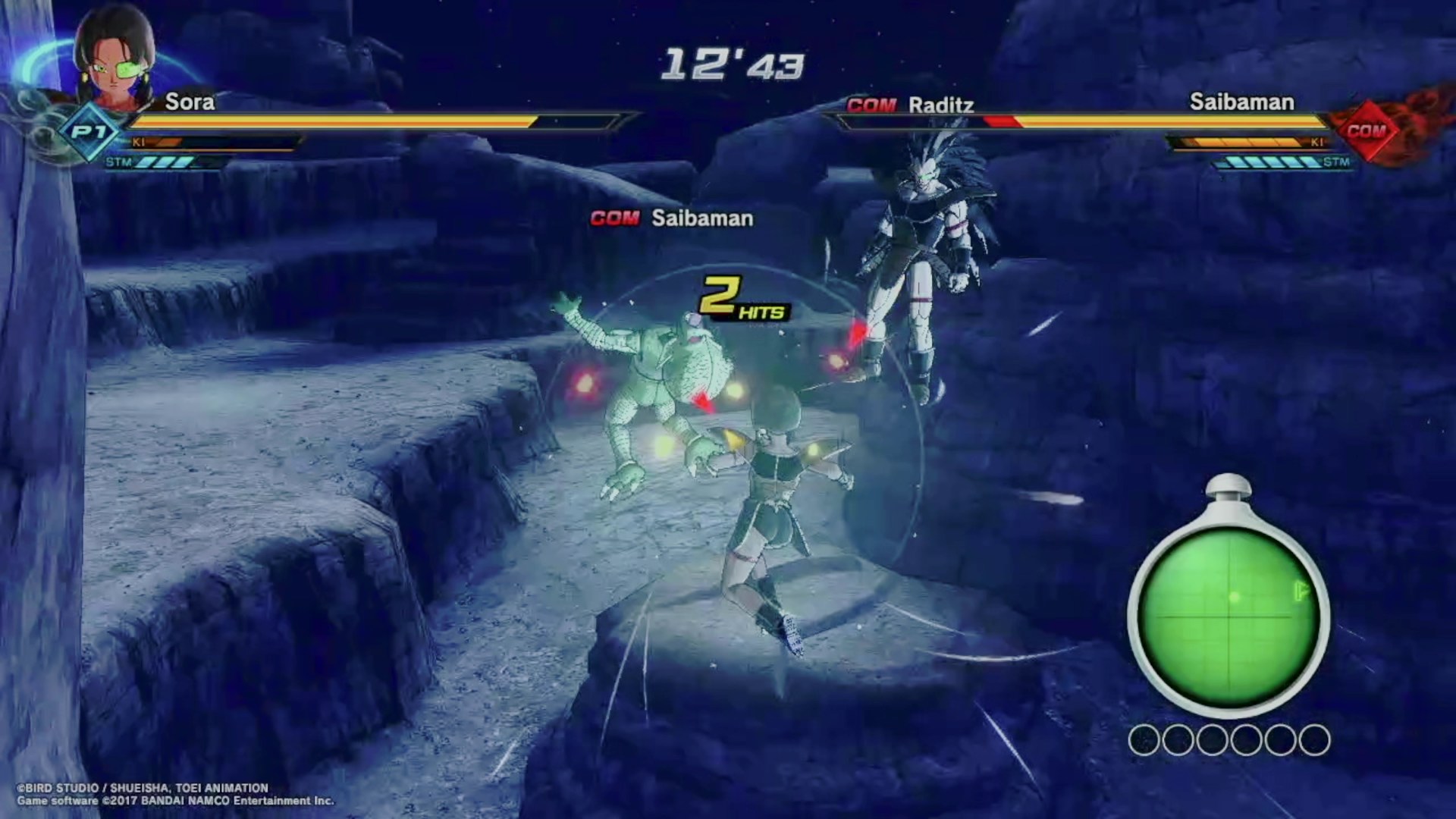The image size is (1456, 819).
Task: Select the Raditz enemy name label
Action: pyautogui.click(x=940, y=105)
